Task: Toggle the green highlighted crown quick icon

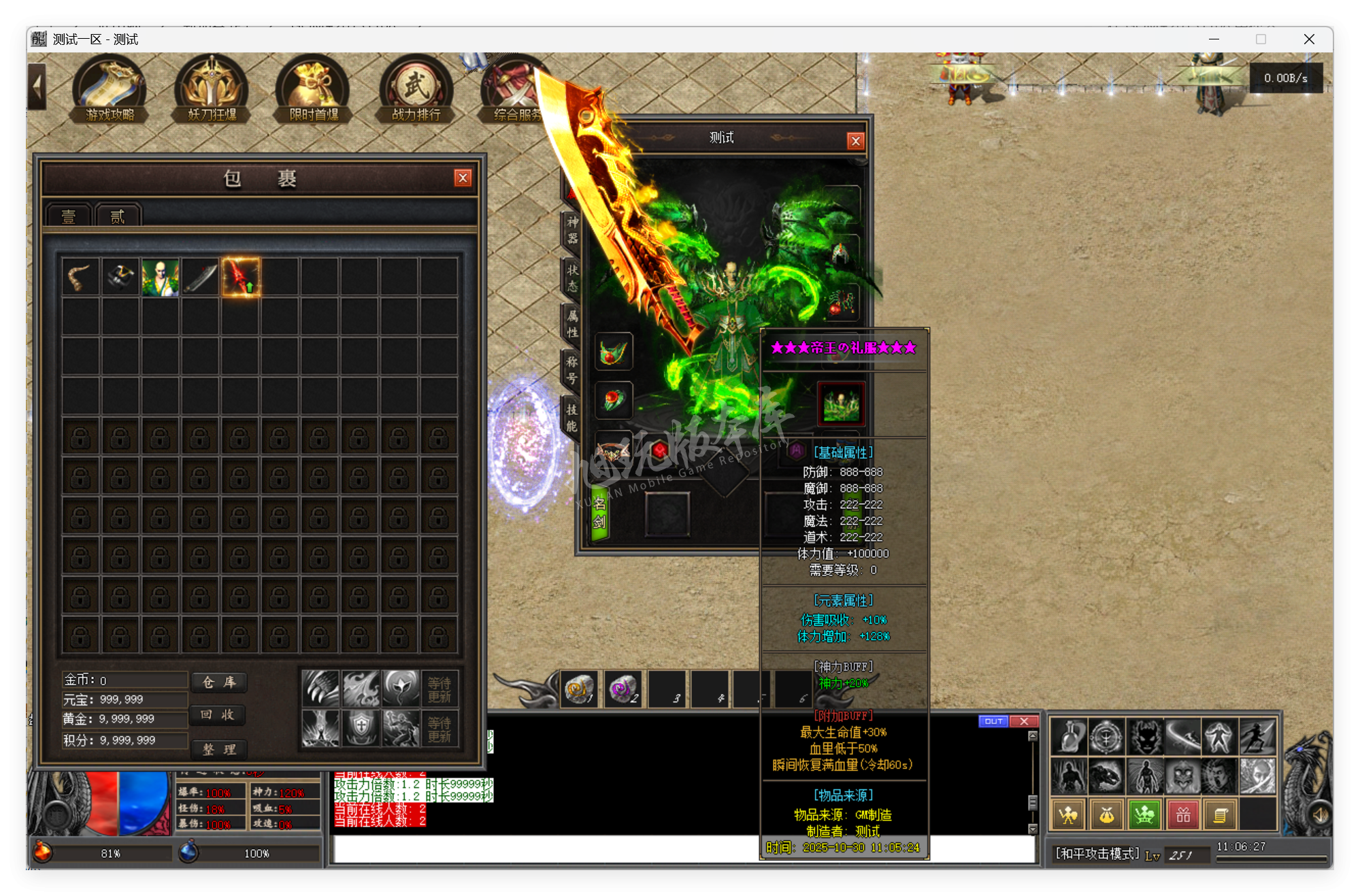Action: (1144, 814)
